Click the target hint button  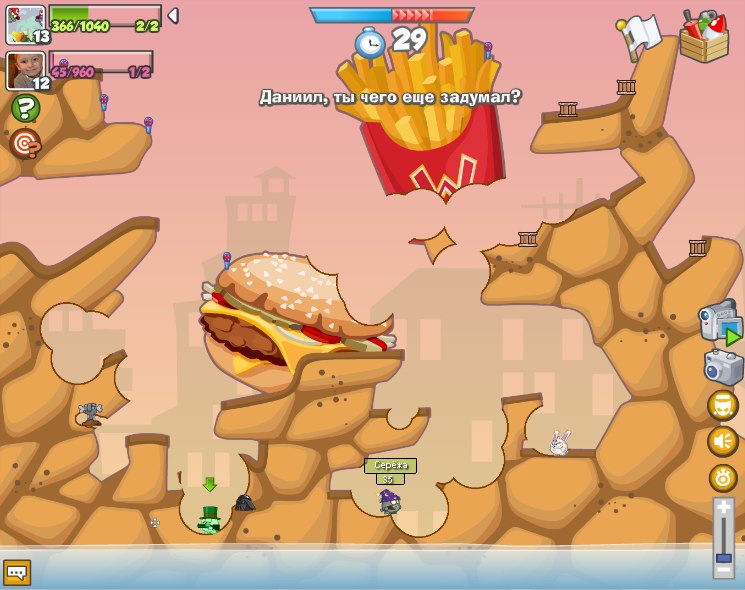click(25, 143)
